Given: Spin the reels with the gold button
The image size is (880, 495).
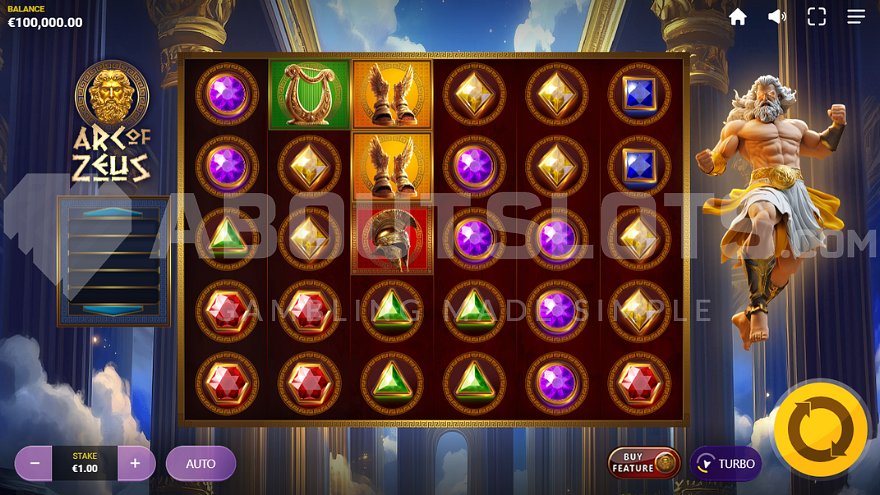Looking at the screenshot, I should coord(820,429).
